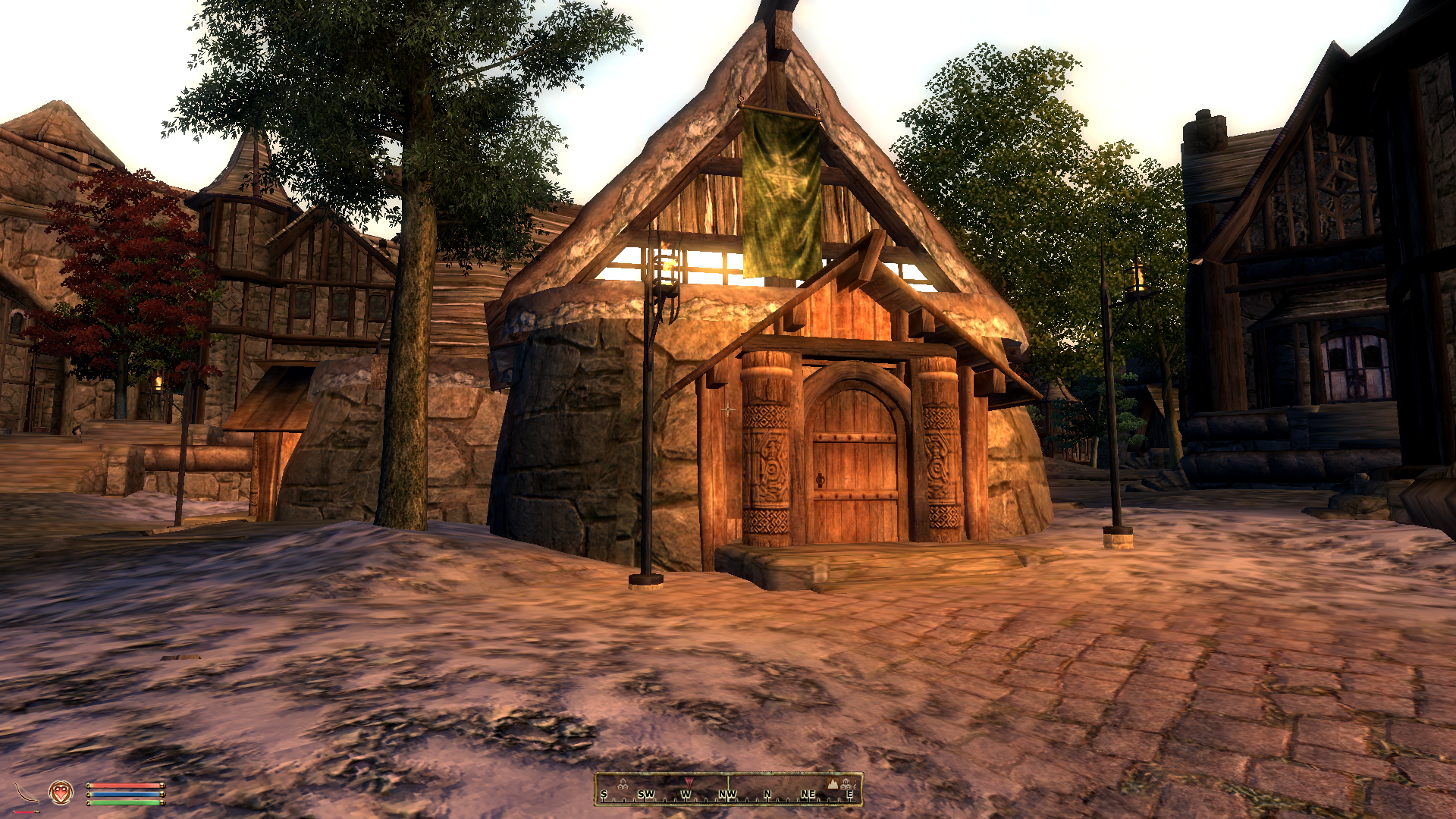Select the active heart spell icon

[x=61, y=792]
